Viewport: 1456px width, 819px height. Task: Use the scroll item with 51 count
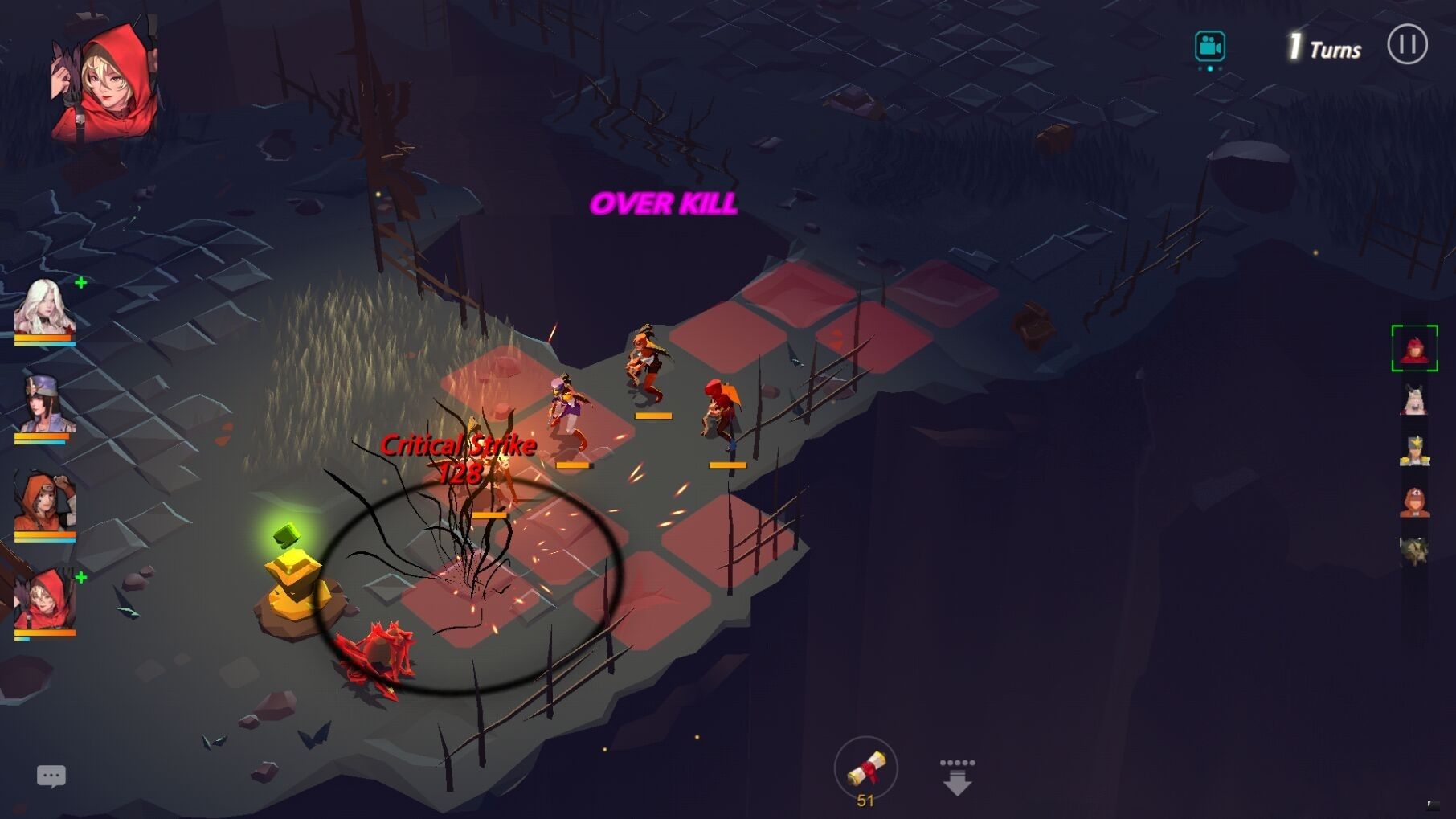click(865, 769)
